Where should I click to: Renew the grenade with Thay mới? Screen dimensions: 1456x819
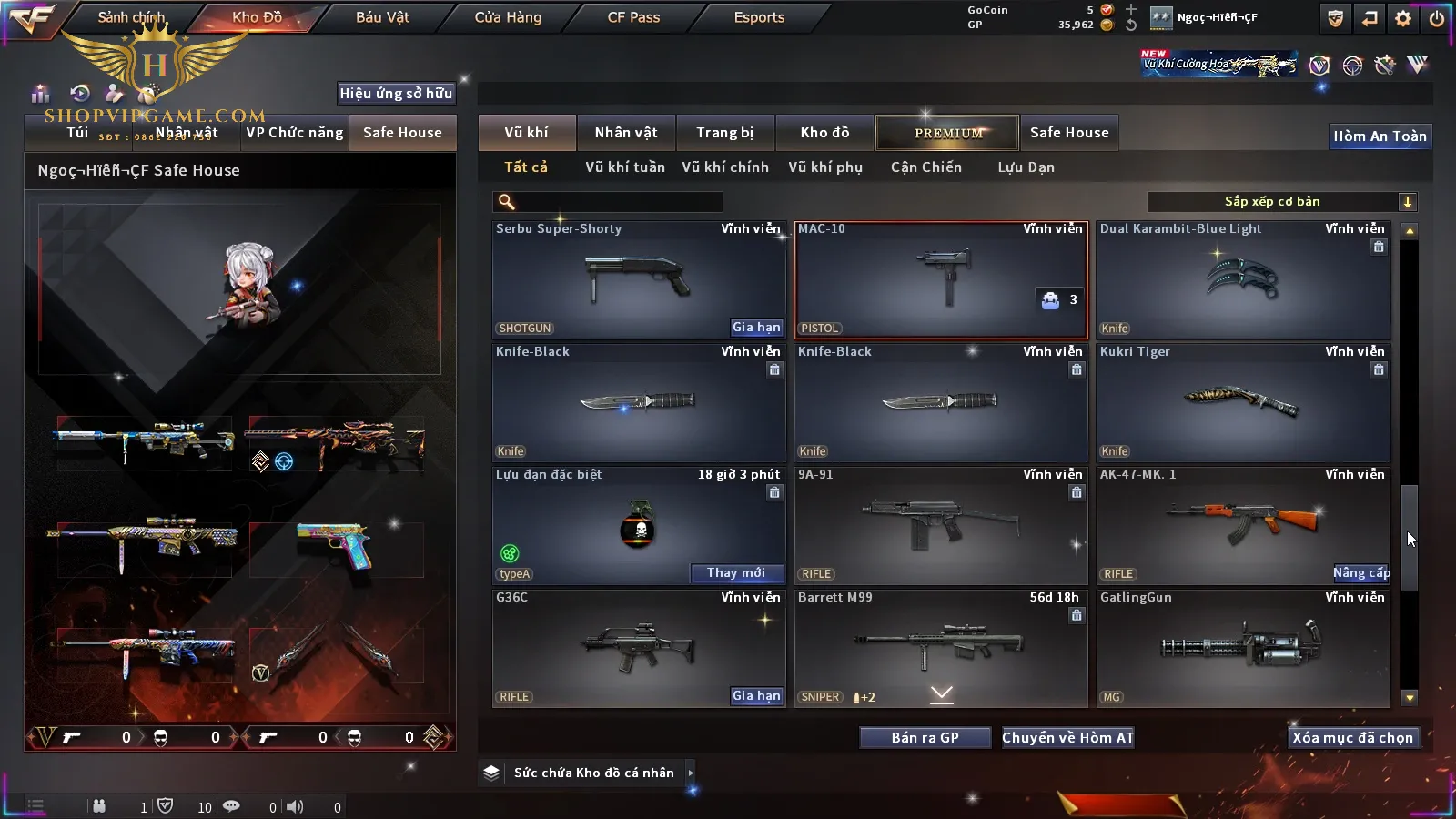click(736, 573)
